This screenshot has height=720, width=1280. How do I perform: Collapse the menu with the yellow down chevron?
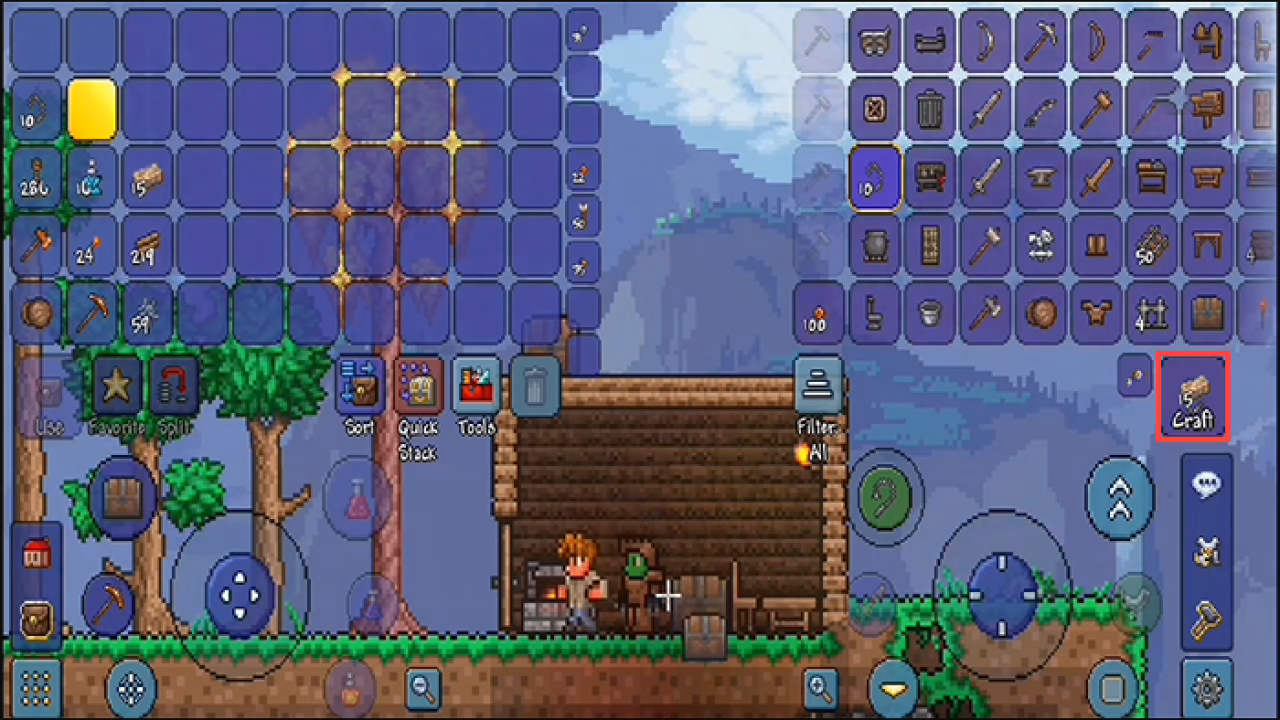[891, 689]
